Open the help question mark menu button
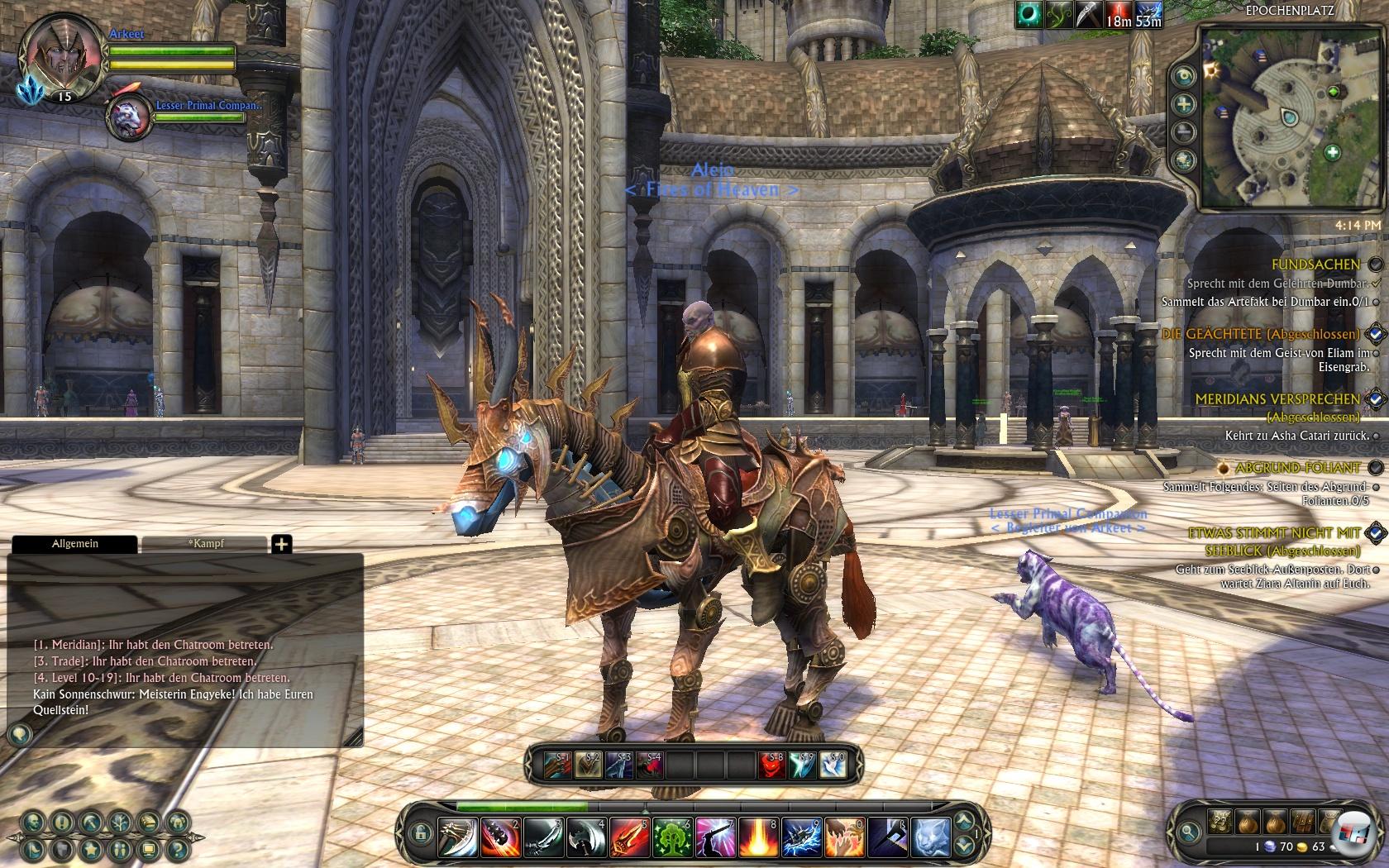The width and height of the screenshot is (1389, 868). (x=177, y=848)
